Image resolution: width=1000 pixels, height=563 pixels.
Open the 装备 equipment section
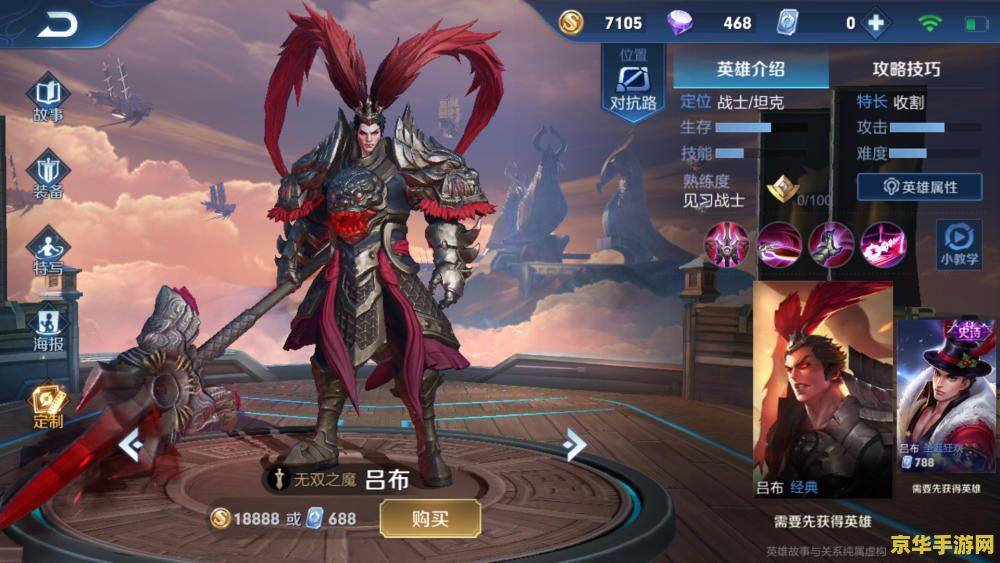click(48, 176)
